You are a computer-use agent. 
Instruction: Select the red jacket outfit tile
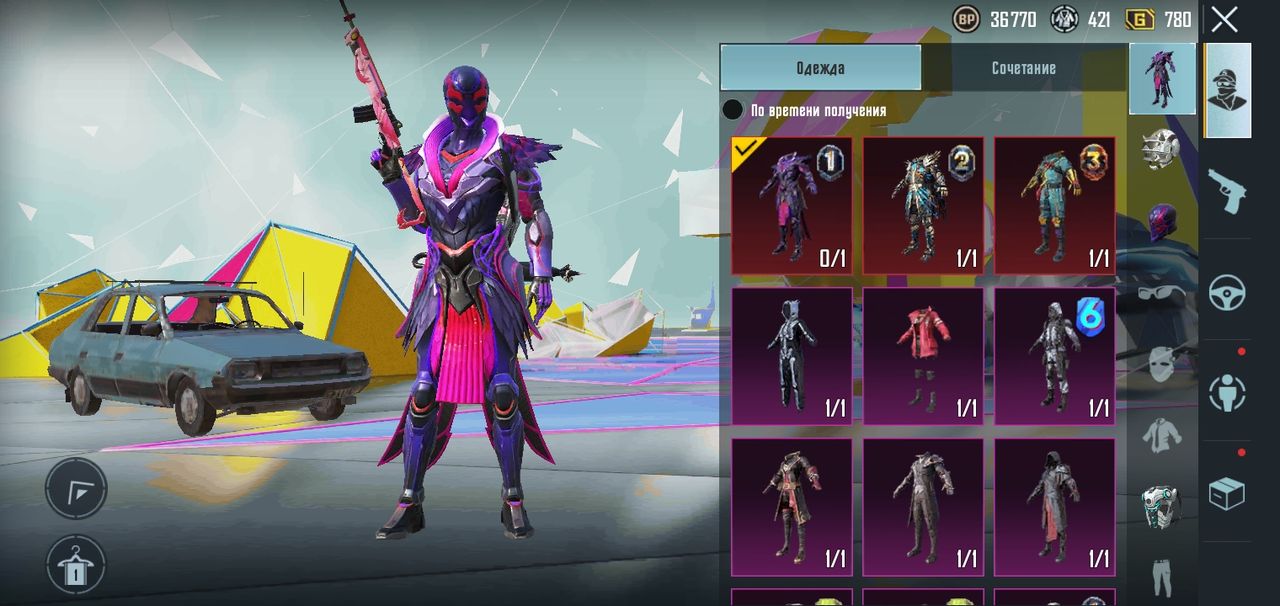click(923, 356)
